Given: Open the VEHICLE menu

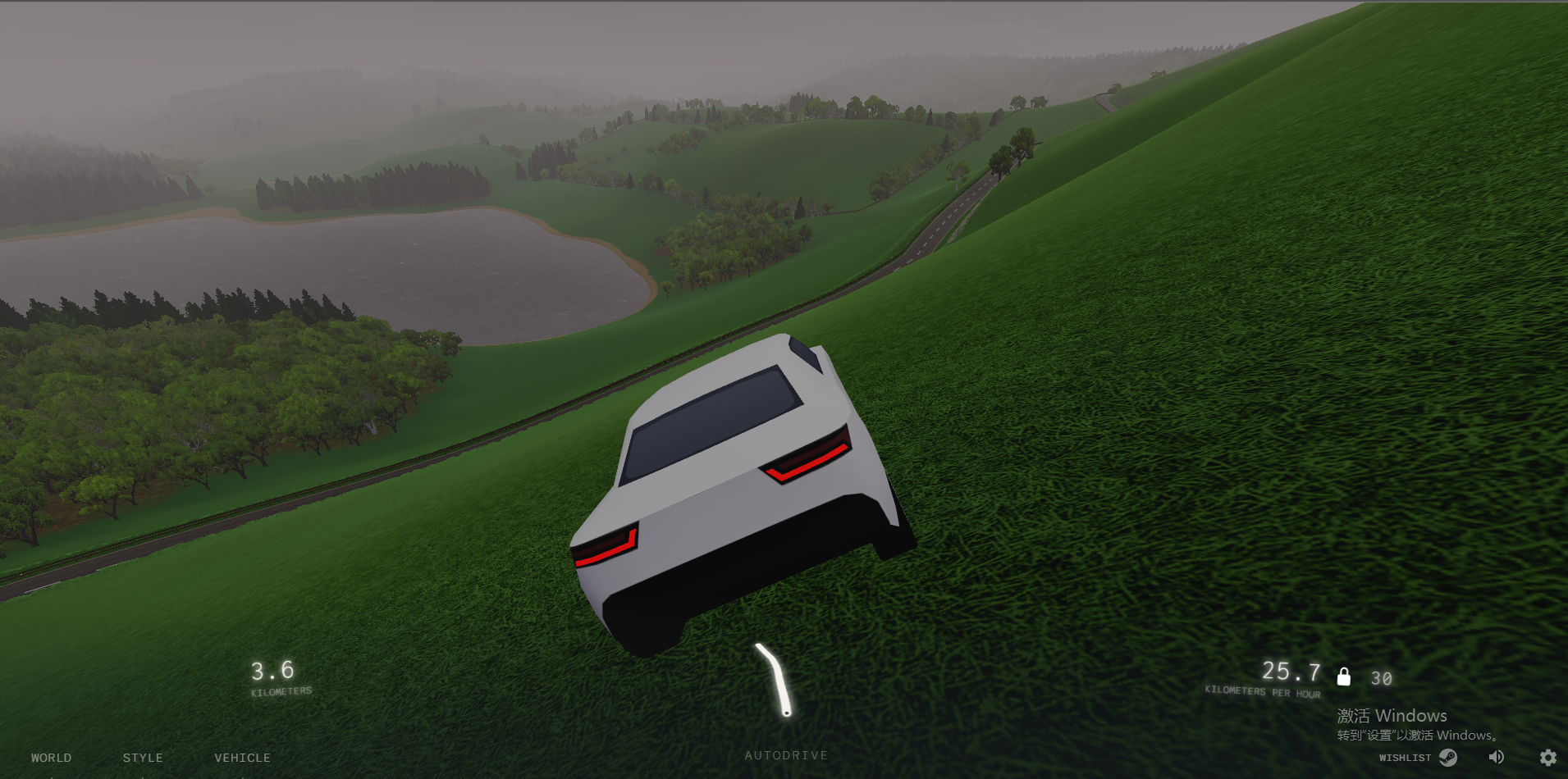Looking at the screenshot, I should coord(242,757).
